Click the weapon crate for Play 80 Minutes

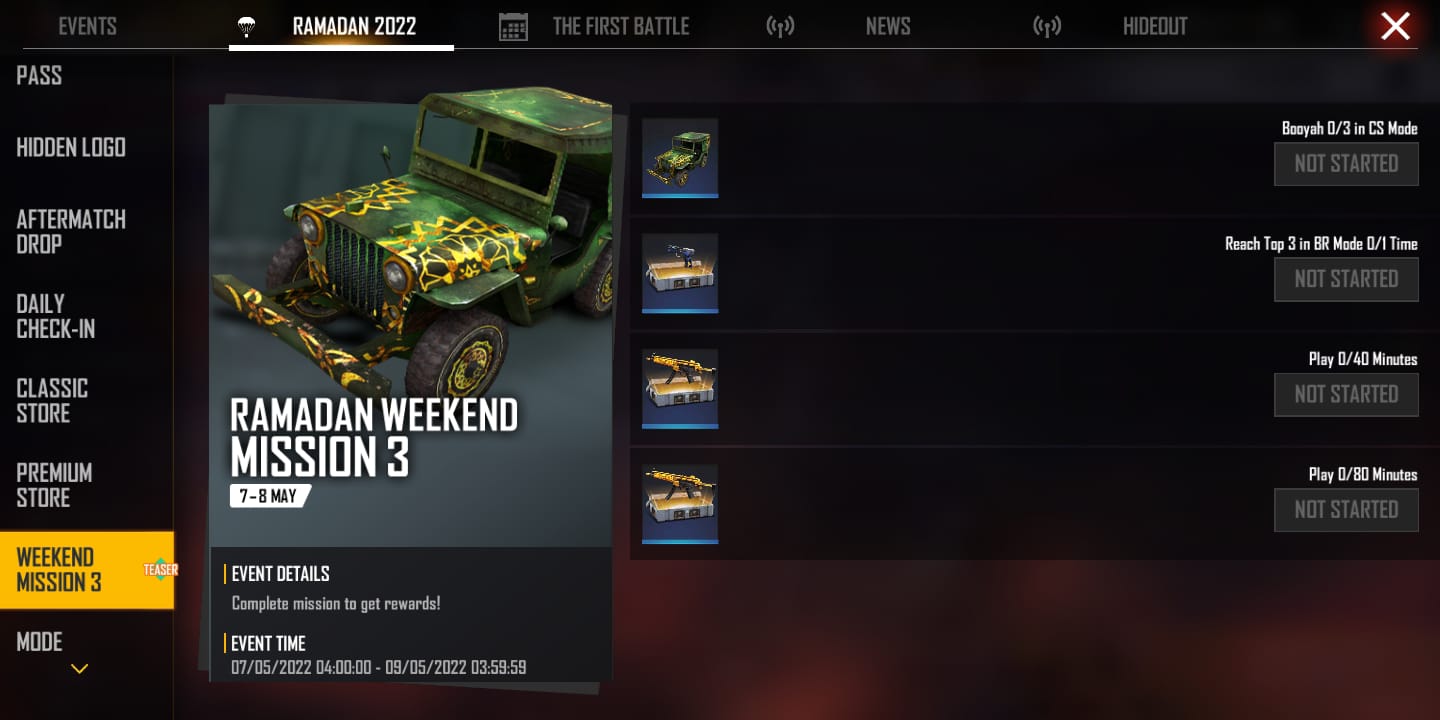click(x=680, y=502)
